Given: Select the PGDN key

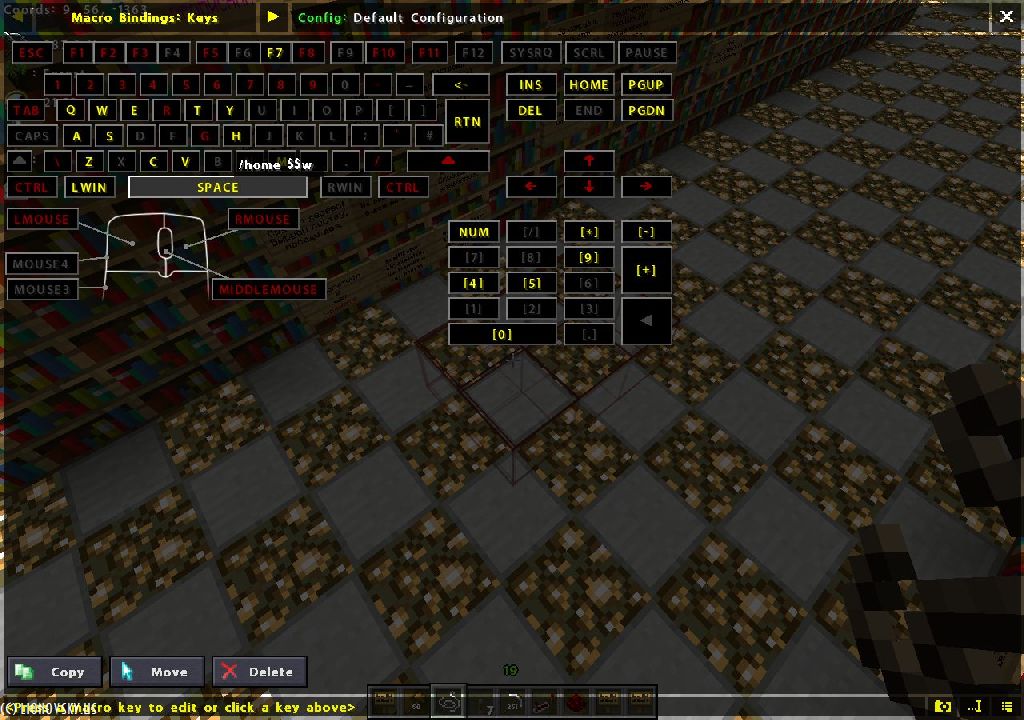Looking at the screenshot, I should pos(645,110).
